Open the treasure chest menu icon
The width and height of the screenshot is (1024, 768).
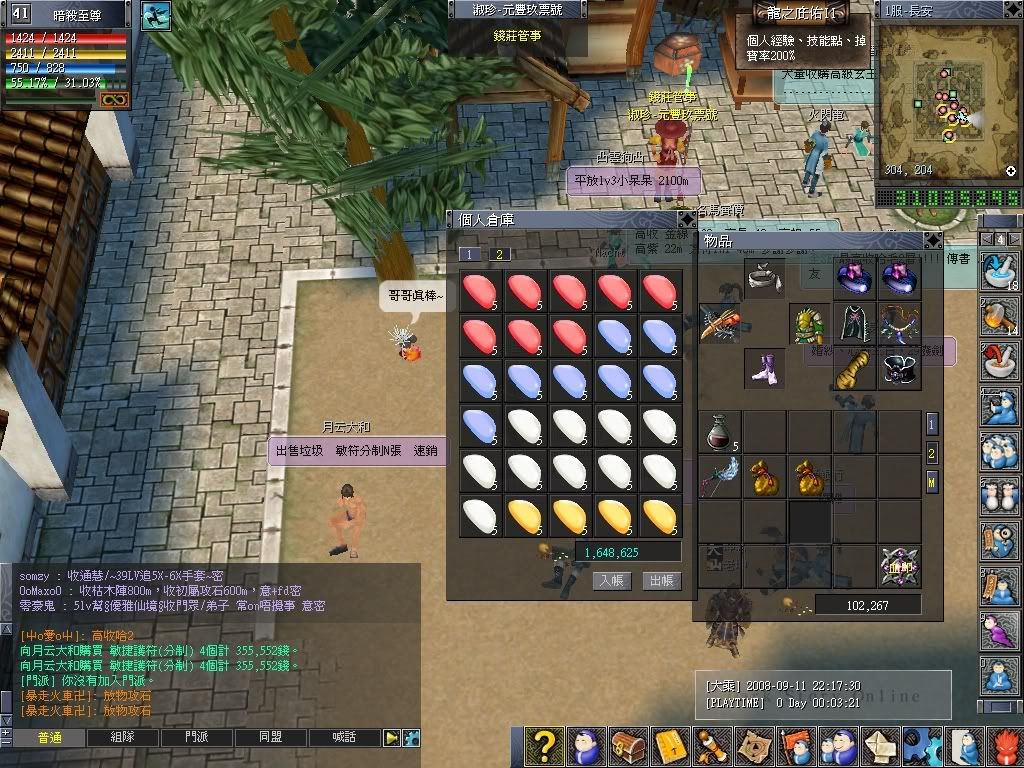[627, 746]
